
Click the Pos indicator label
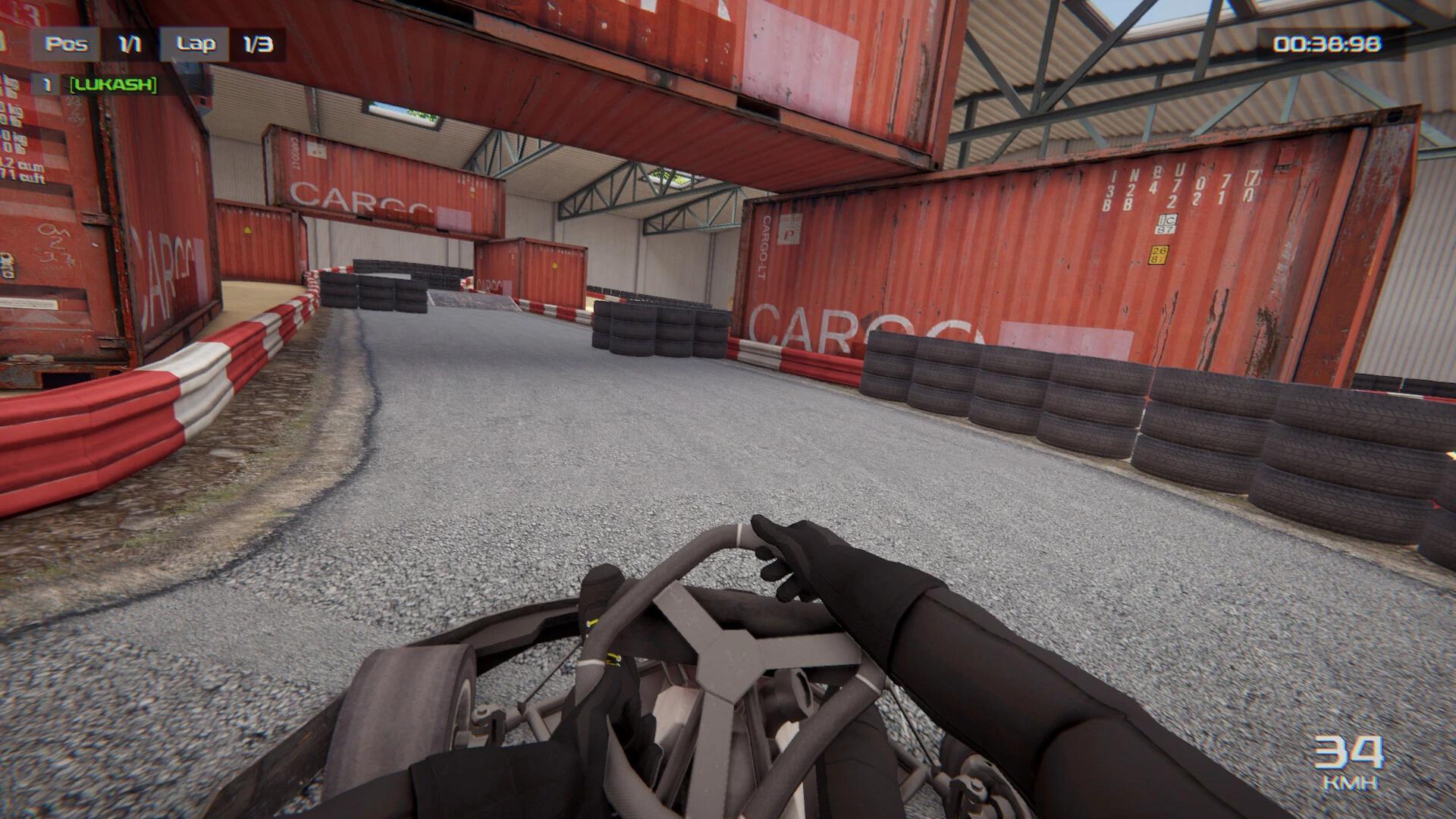click(67, 43)
